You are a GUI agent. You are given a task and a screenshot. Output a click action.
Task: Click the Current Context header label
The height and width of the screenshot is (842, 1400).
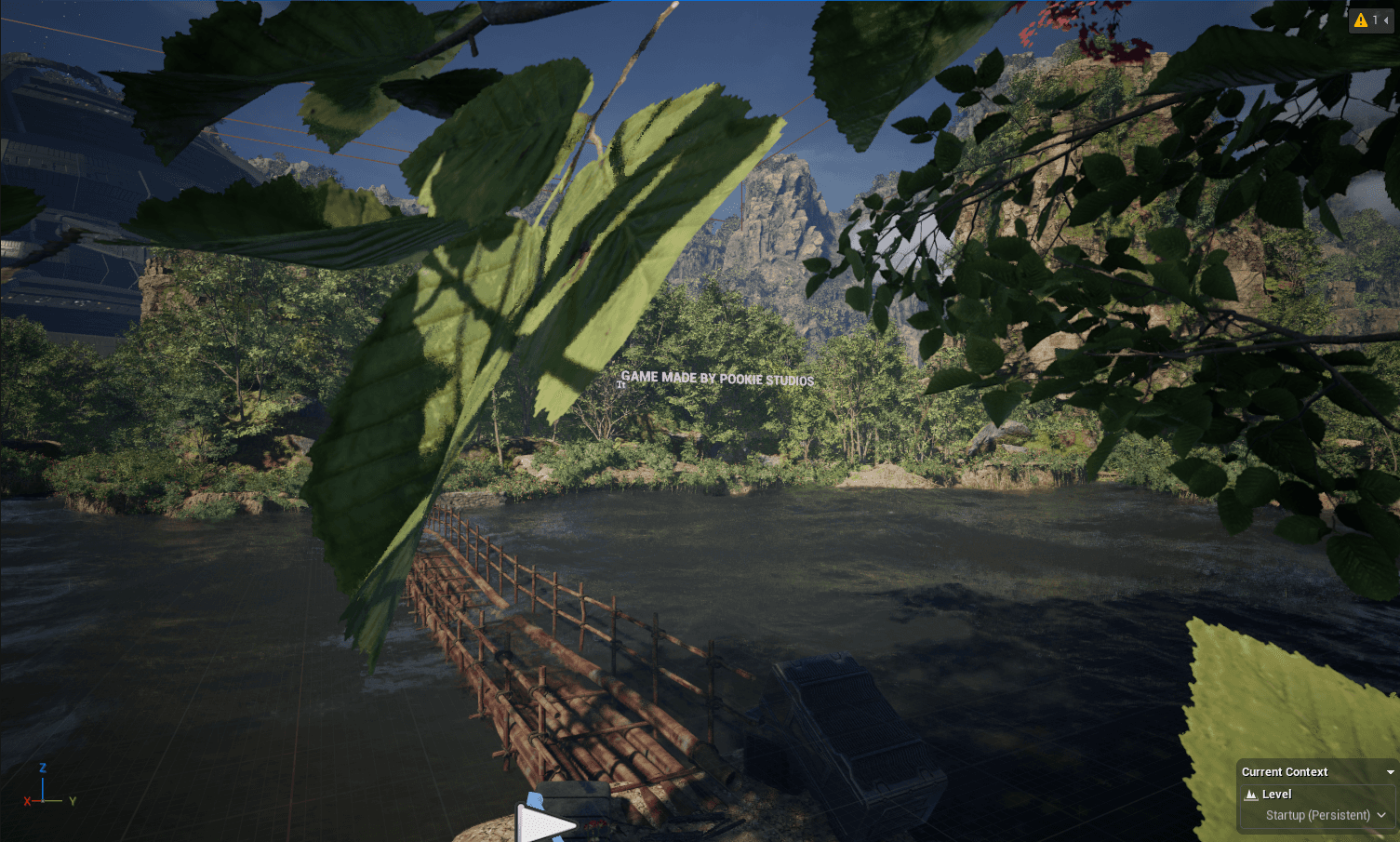(1285, 772)
